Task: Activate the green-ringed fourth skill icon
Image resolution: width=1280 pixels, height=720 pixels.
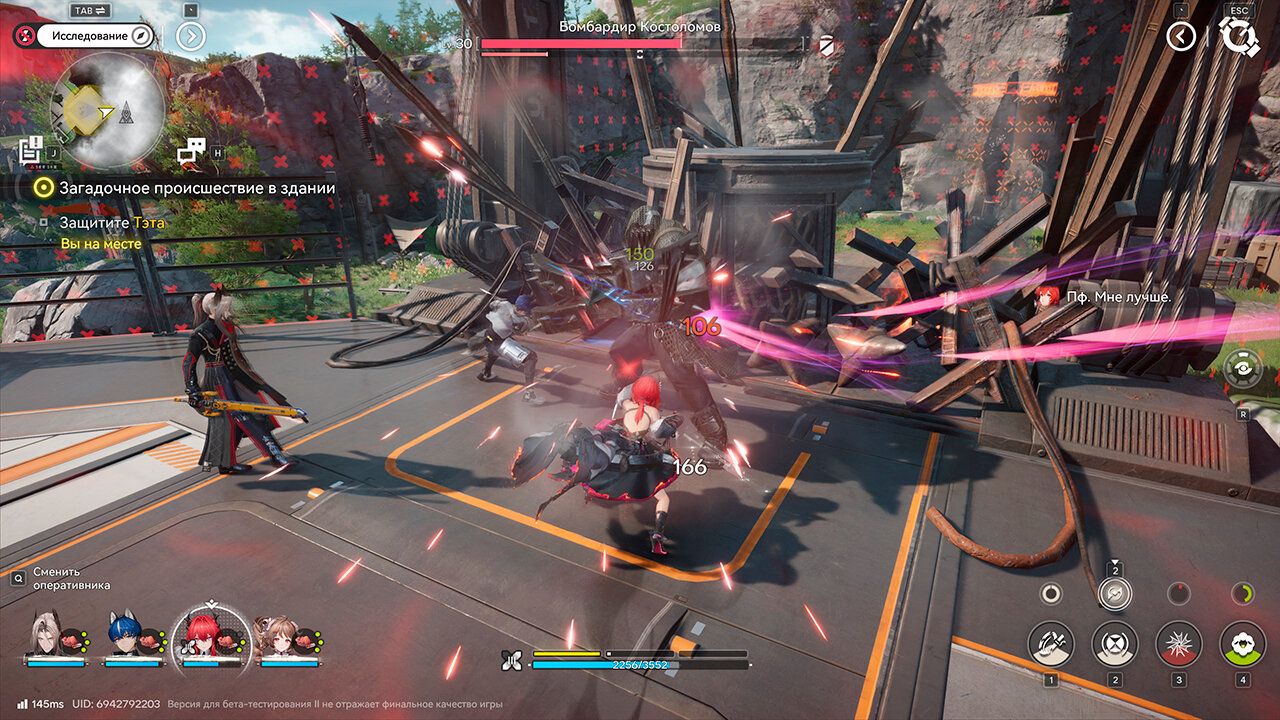Action: pos(1242,644)
